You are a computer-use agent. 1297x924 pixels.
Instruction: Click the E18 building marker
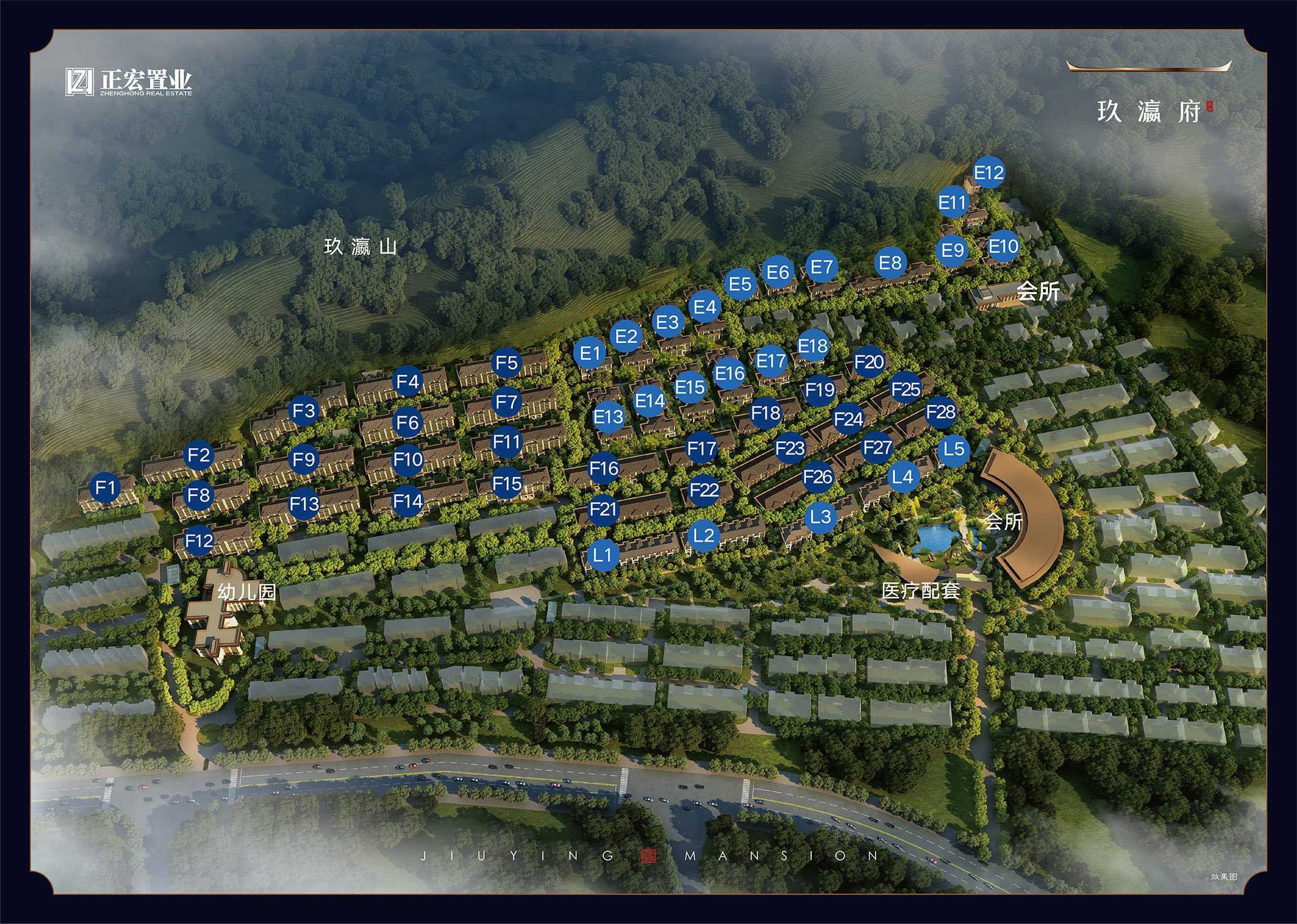coord(813,345)
